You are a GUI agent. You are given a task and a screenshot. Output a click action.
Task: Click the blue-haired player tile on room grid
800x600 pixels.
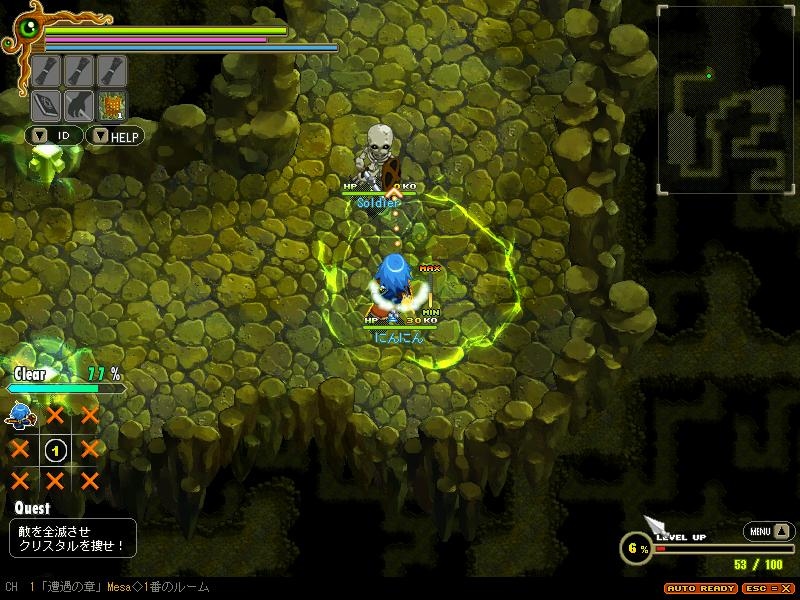click(x=19, y=415)
